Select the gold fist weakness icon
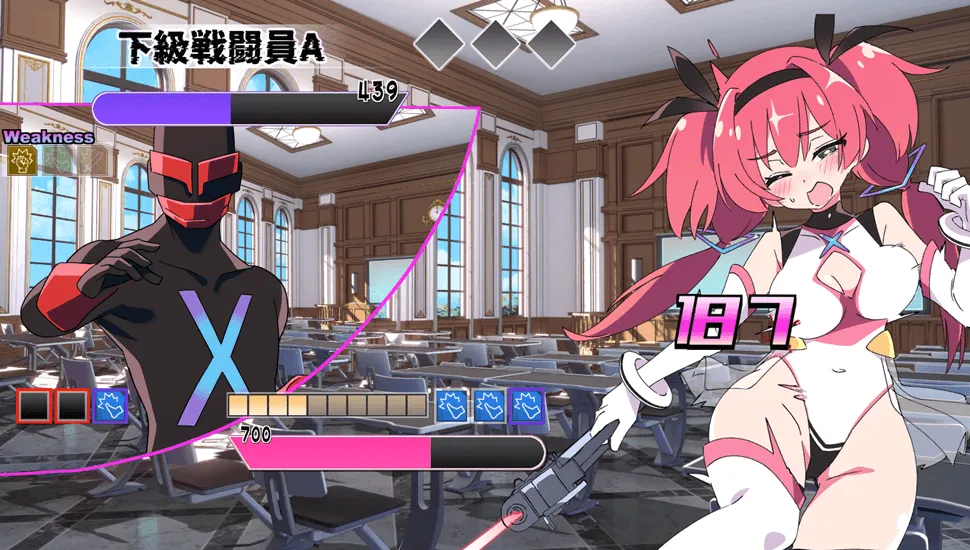 (21, 161)
